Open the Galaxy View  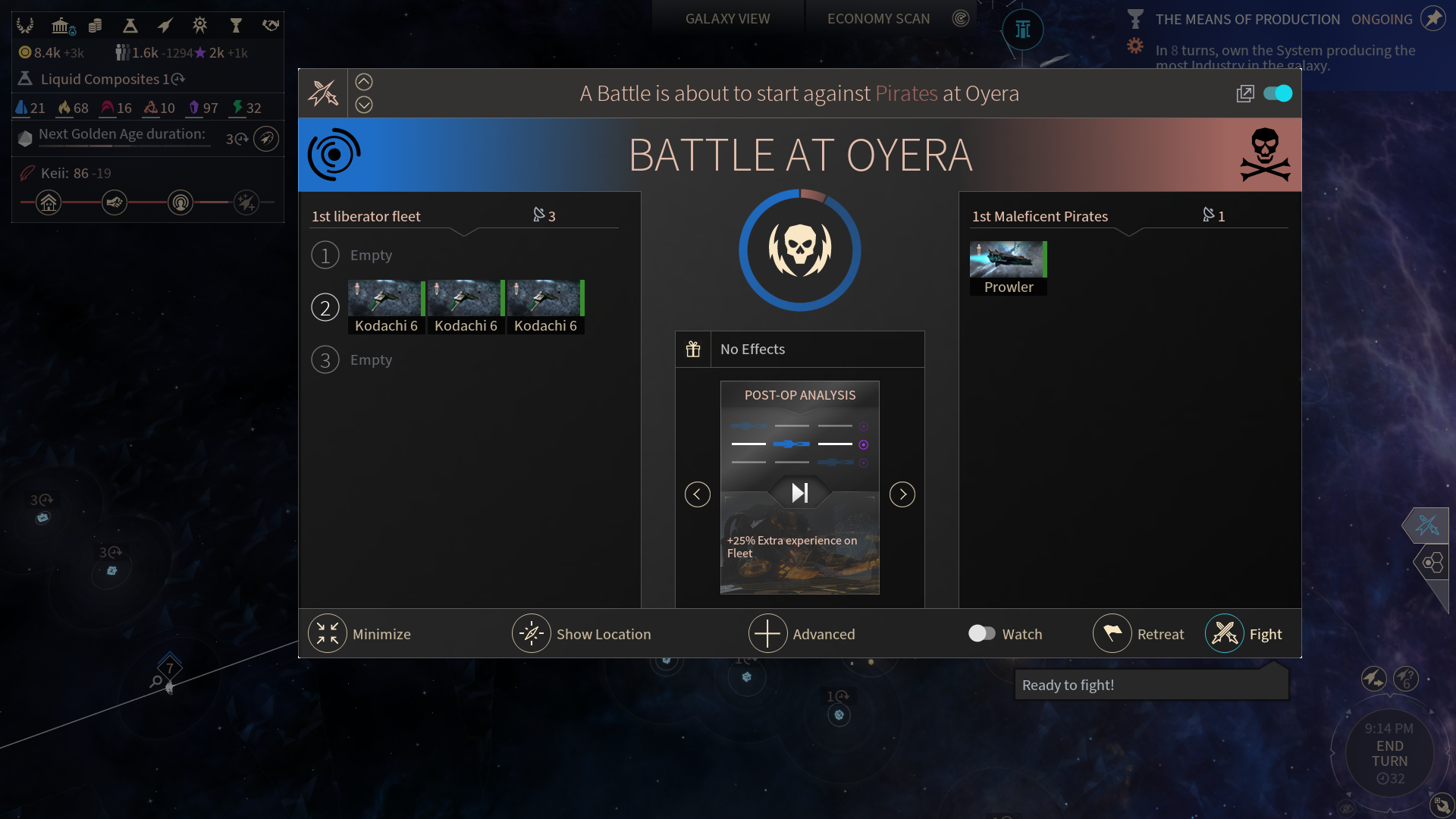(727, 19)
